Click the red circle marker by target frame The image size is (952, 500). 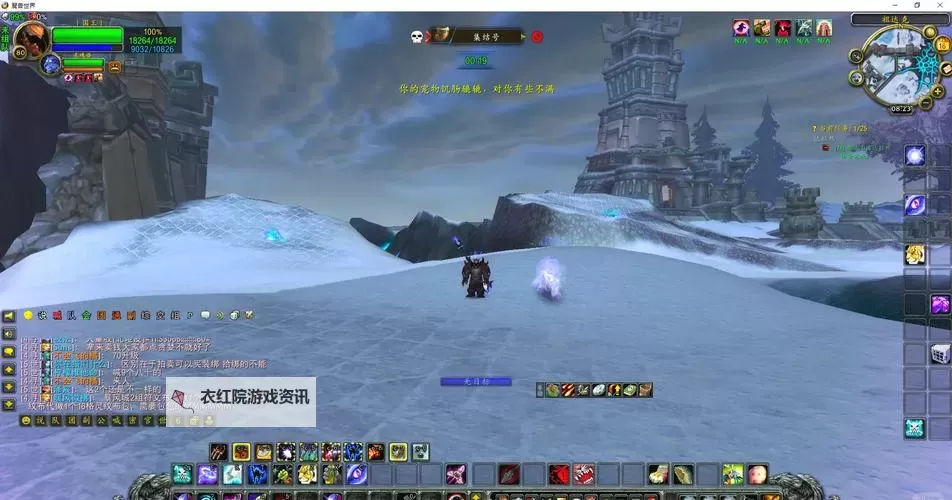click(x=537, y=37)
